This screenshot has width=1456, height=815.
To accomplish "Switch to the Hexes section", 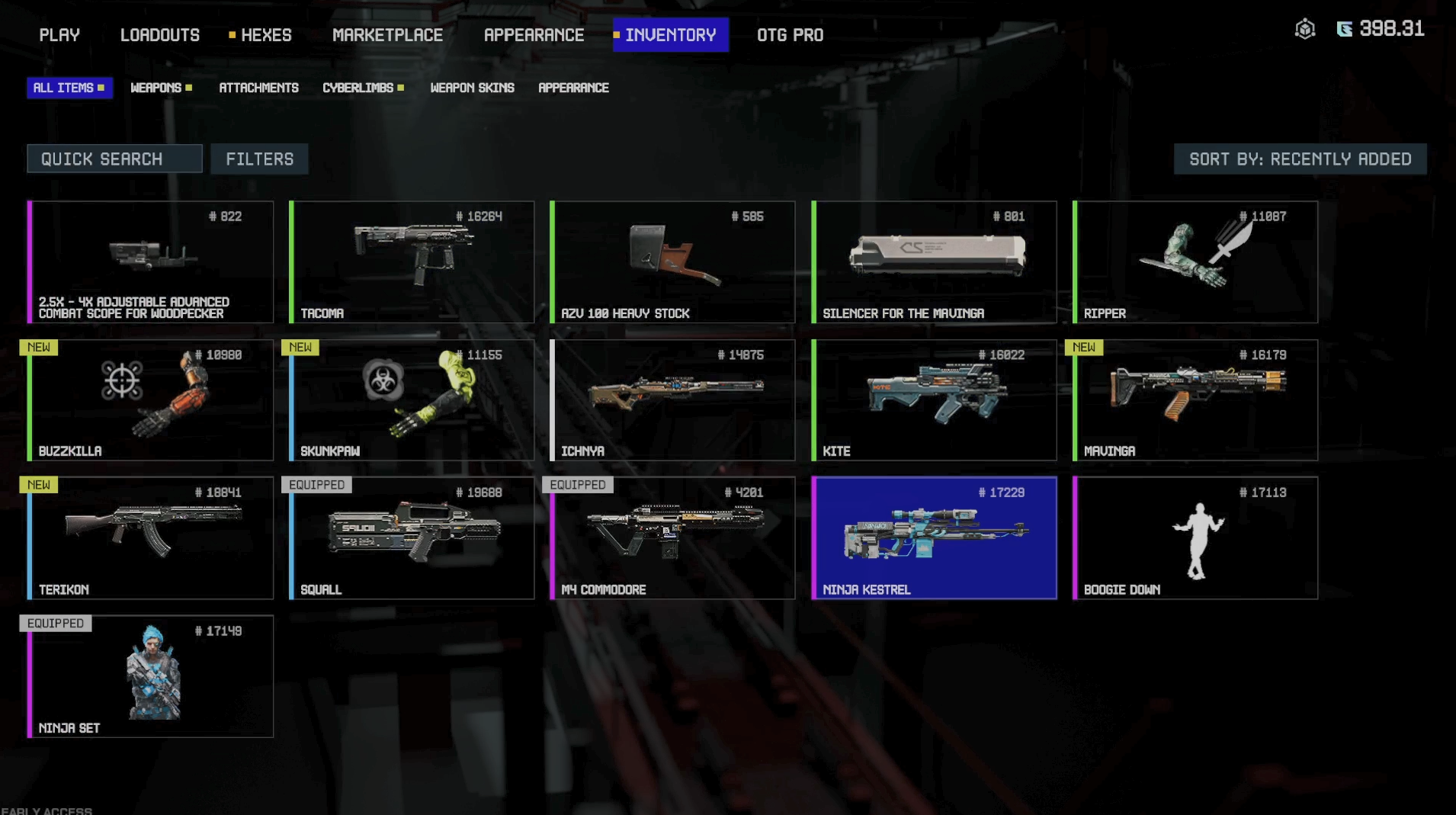I will [265, 35].
